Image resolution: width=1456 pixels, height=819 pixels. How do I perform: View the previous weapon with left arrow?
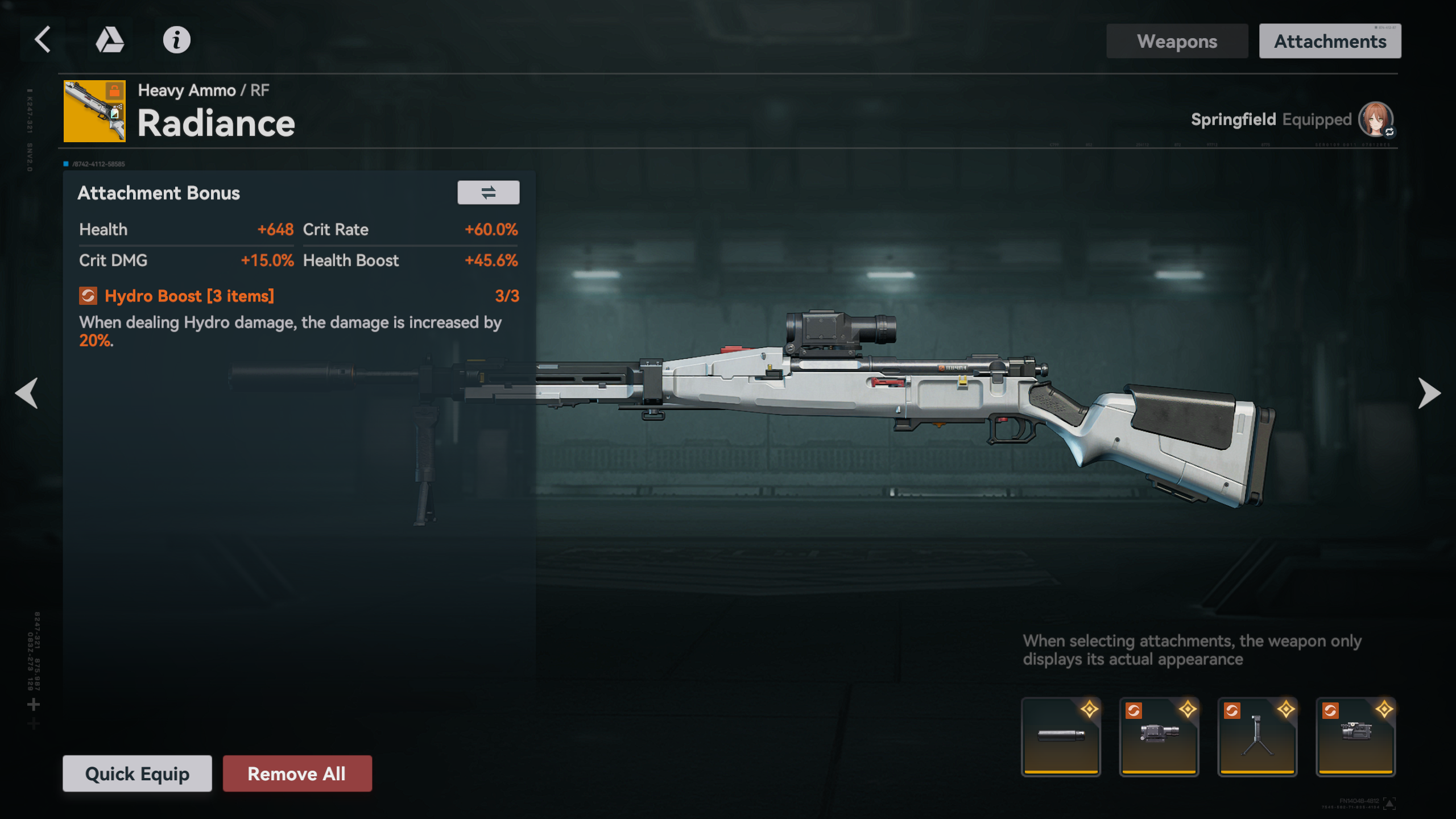coord(27,393)
